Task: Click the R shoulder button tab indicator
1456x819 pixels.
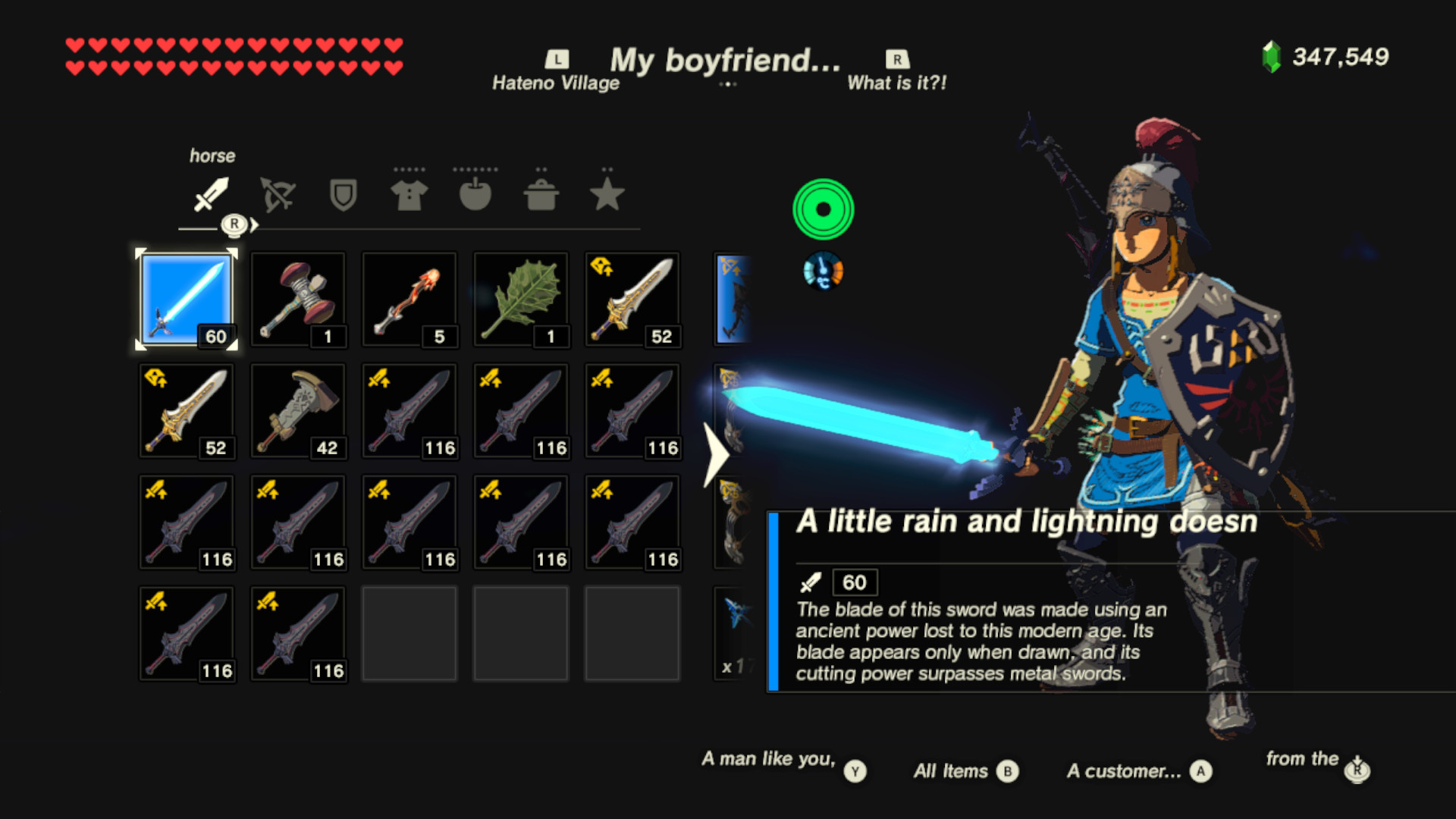Action: [x=236, y=224]
